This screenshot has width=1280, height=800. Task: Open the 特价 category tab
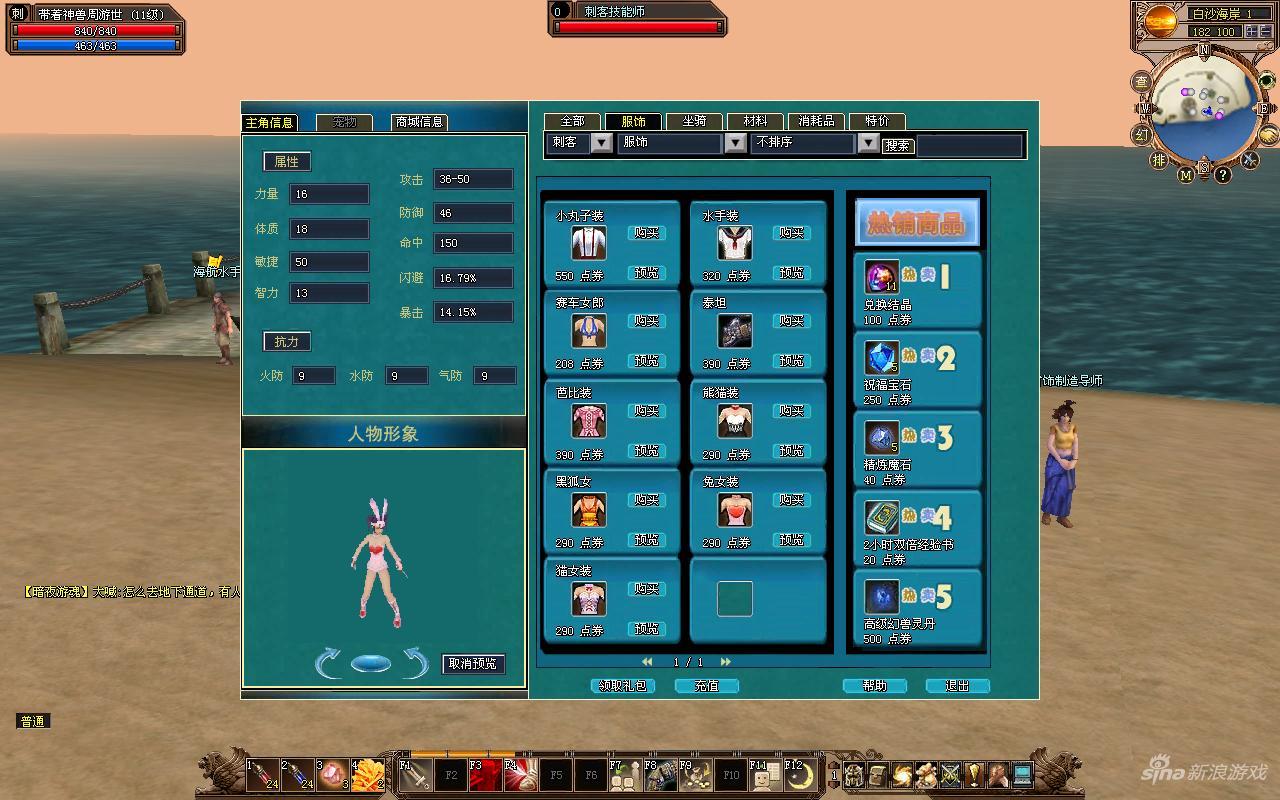click(x=877, y=121)
